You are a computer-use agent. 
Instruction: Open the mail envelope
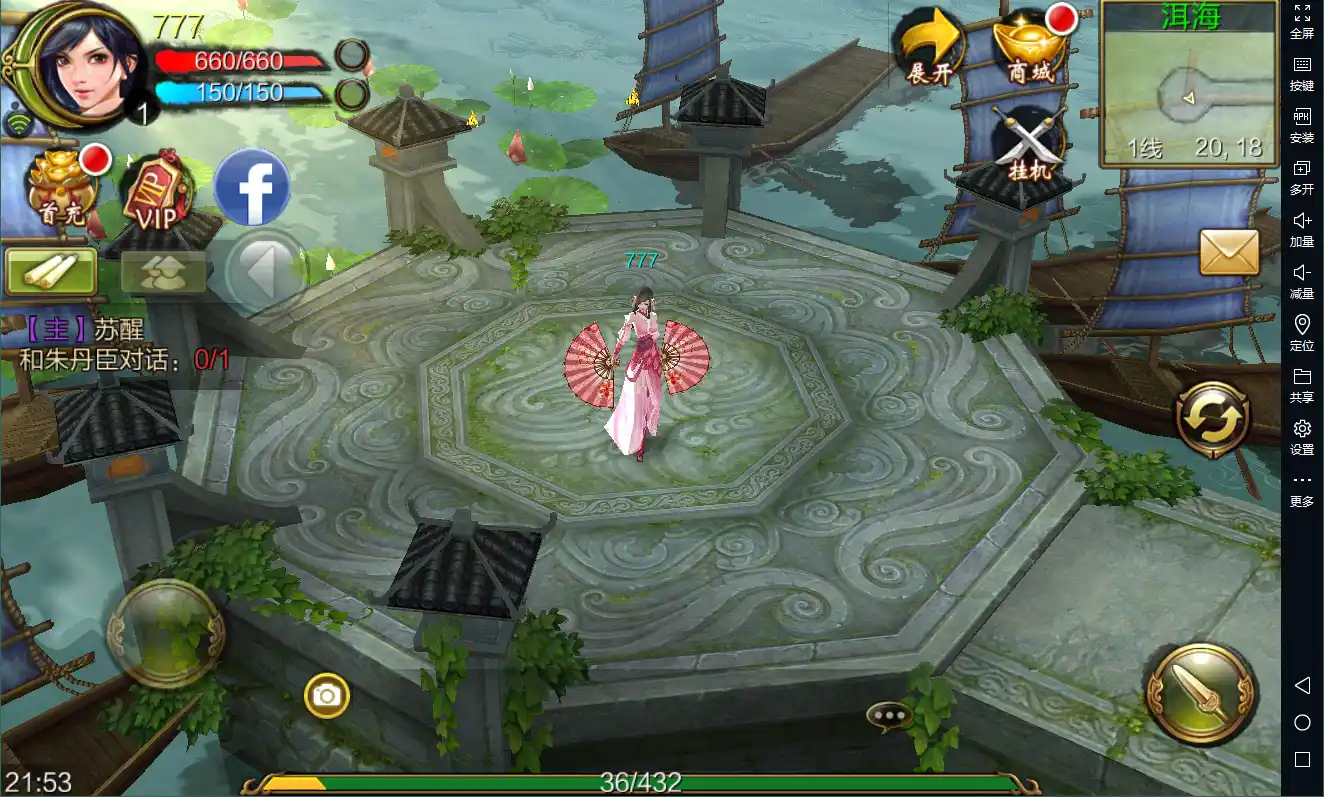pos(1229,251)
